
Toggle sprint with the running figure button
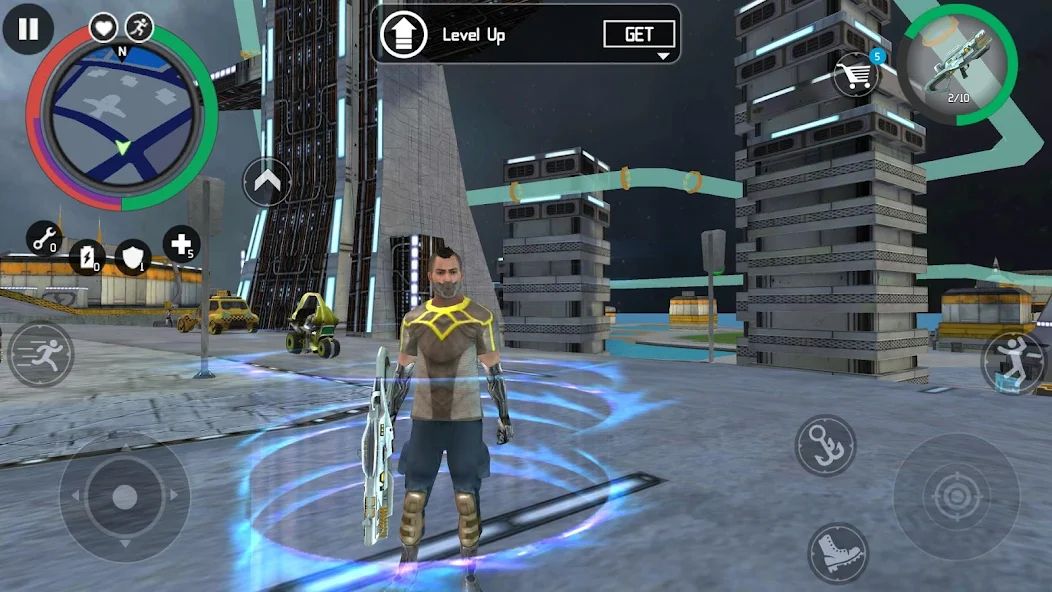point(41,355)
